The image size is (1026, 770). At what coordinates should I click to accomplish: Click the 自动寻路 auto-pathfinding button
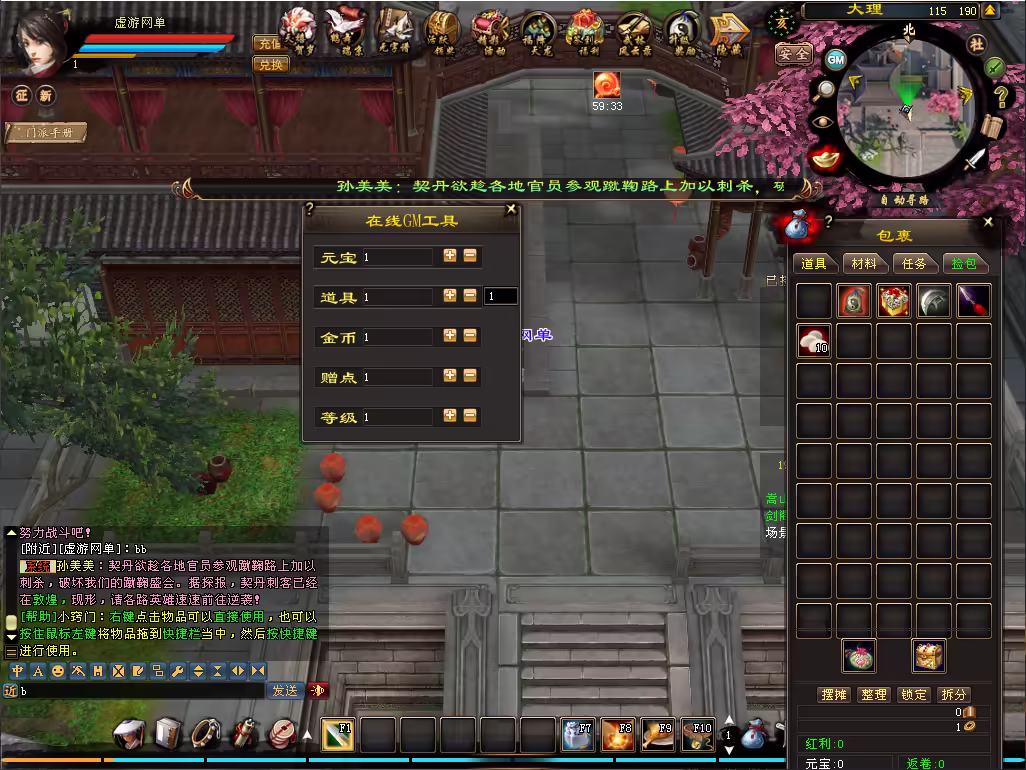coord(904,199)
